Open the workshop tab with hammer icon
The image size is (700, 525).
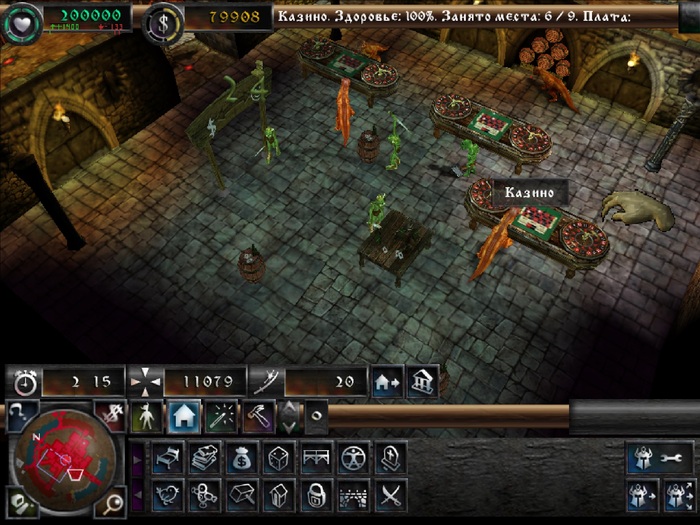click(258, 415)
